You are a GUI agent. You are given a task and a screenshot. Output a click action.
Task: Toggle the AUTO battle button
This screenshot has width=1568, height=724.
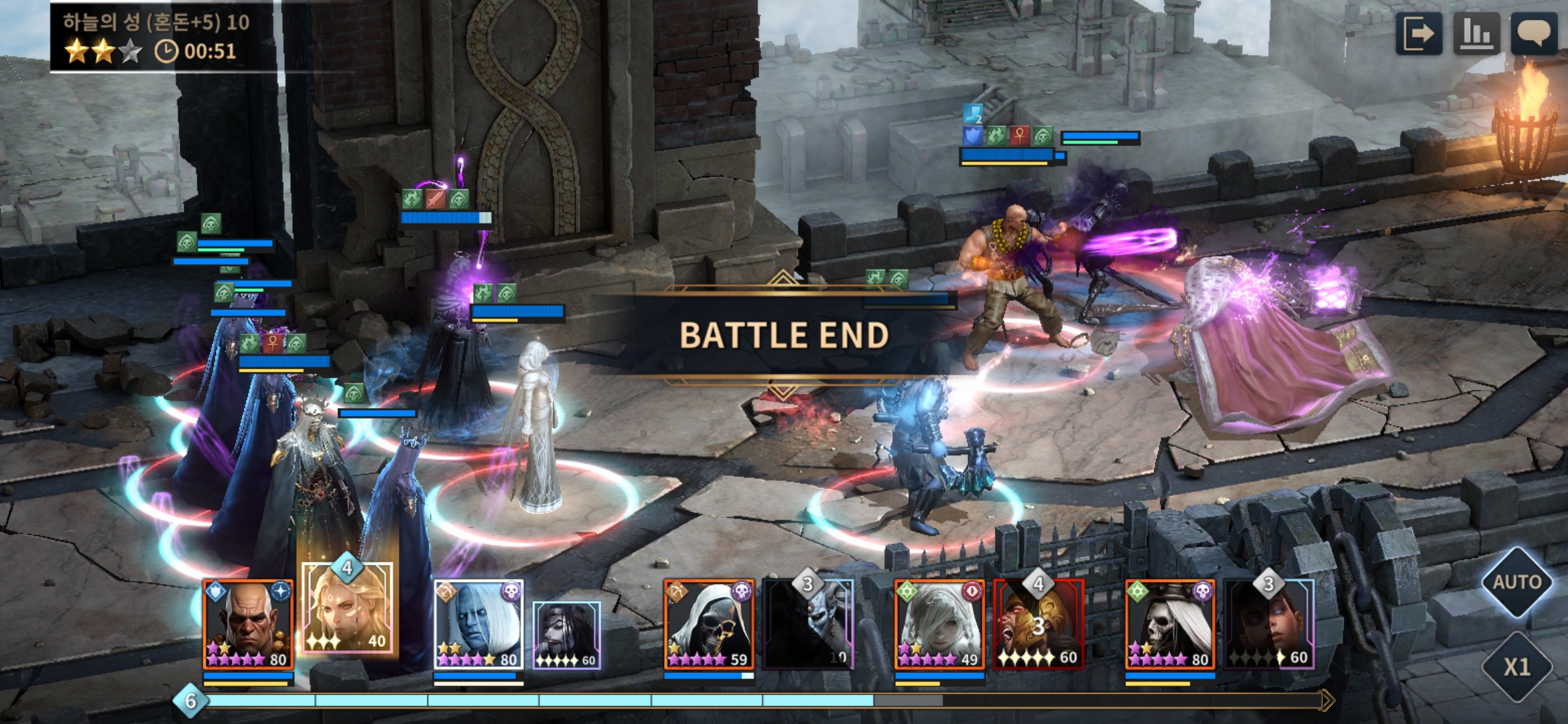pos(1516,582)
